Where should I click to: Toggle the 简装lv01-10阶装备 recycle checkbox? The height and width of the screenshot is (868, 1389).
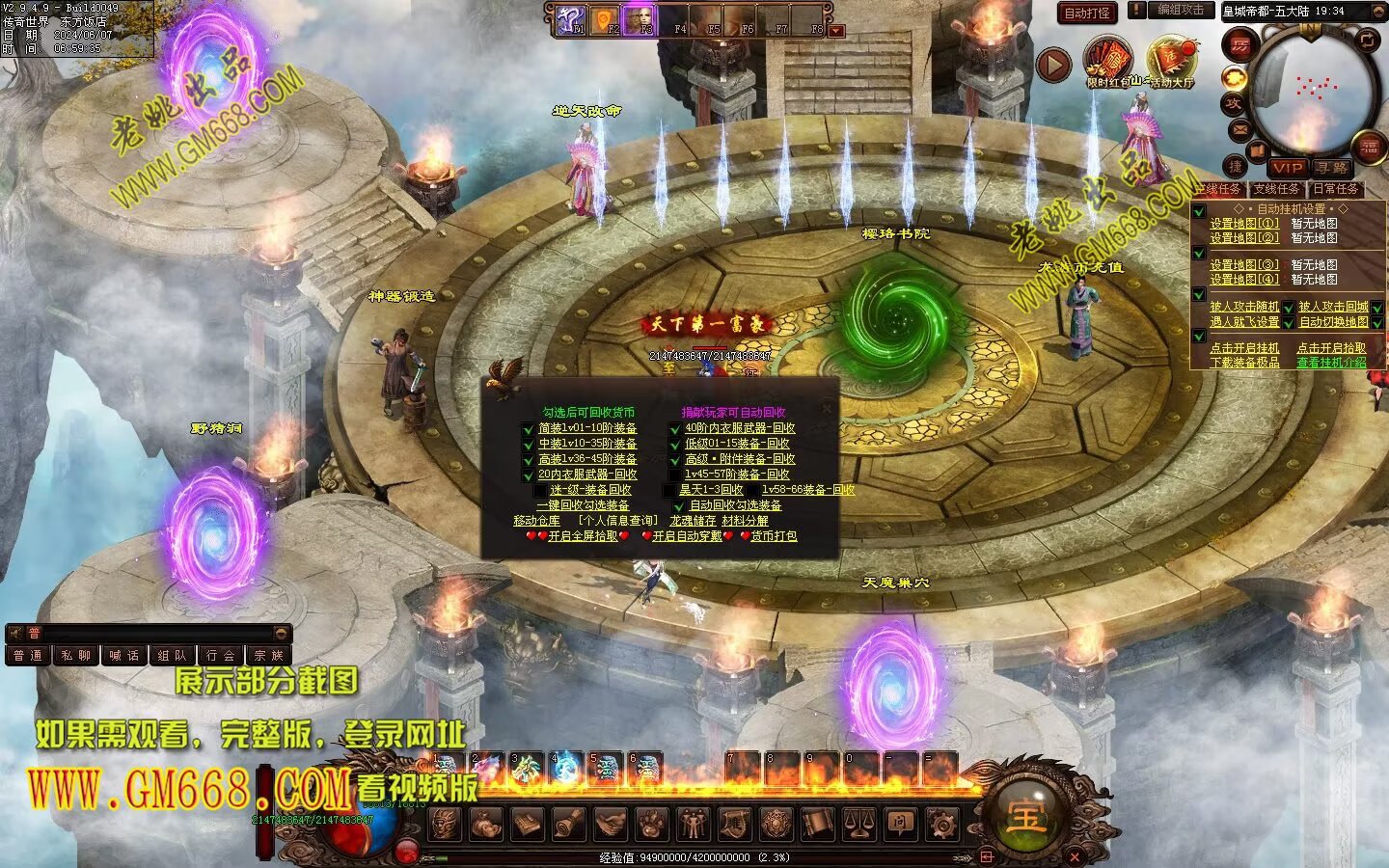click(x=528, y=429)
